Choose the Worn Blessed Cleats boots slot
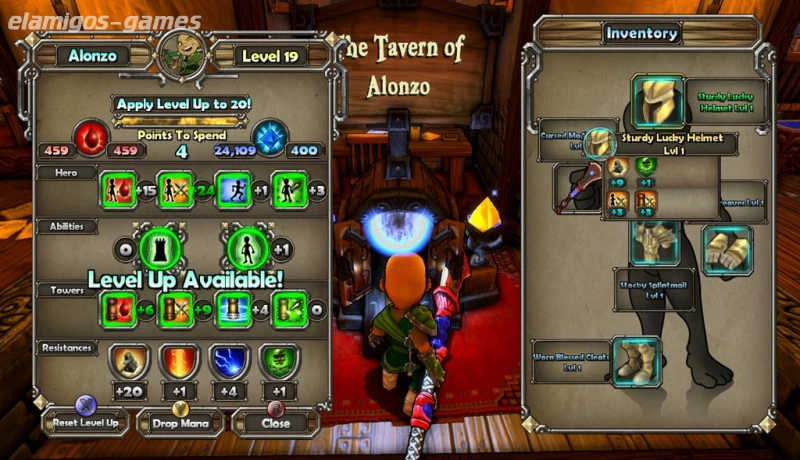Image resolution: width=800 pixels, height=460 pixels. pos(636,361)
